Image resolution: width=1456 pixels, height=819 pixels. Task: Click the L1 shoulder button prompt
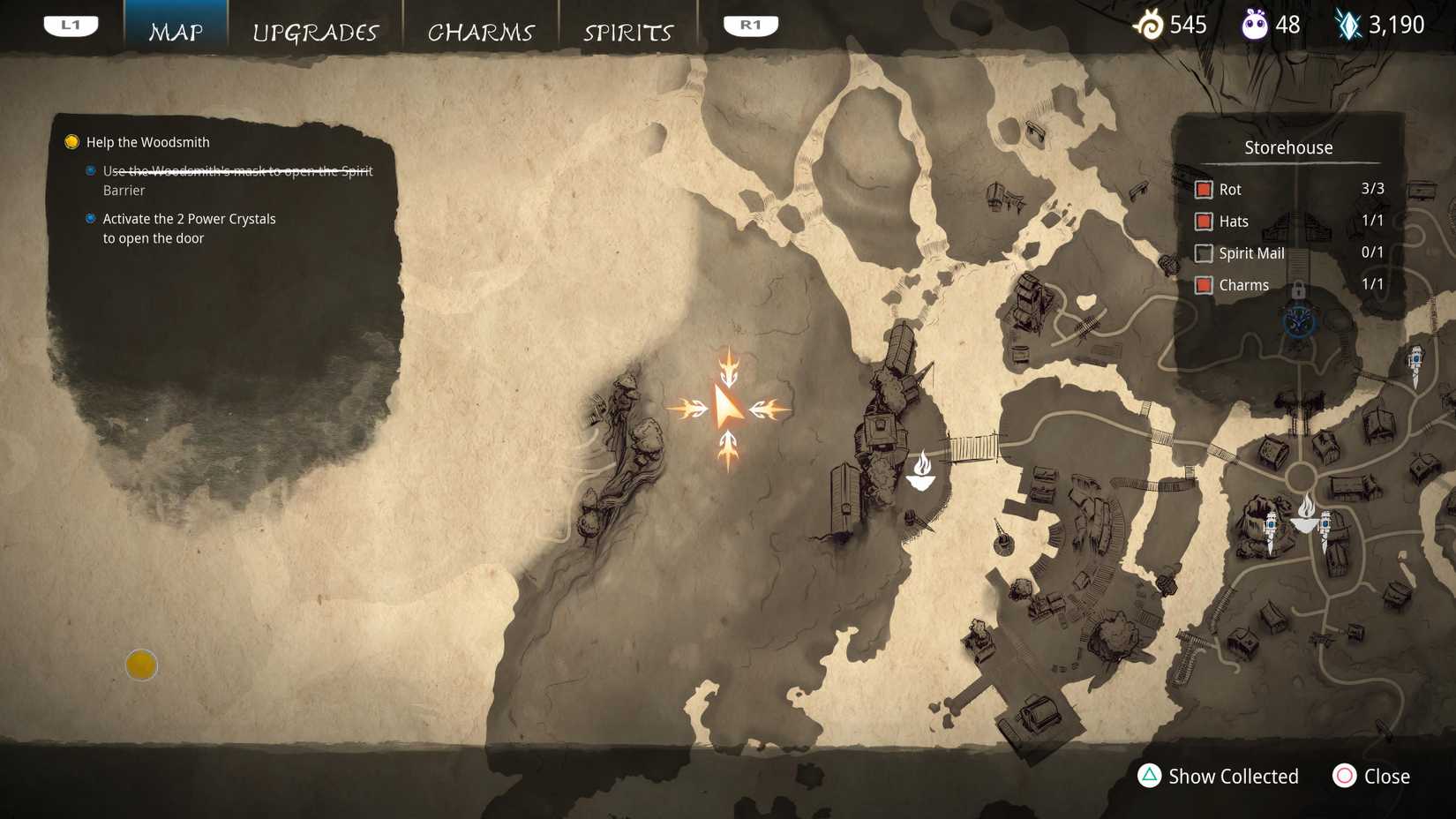pyautogui.click(x=71, y=25)
